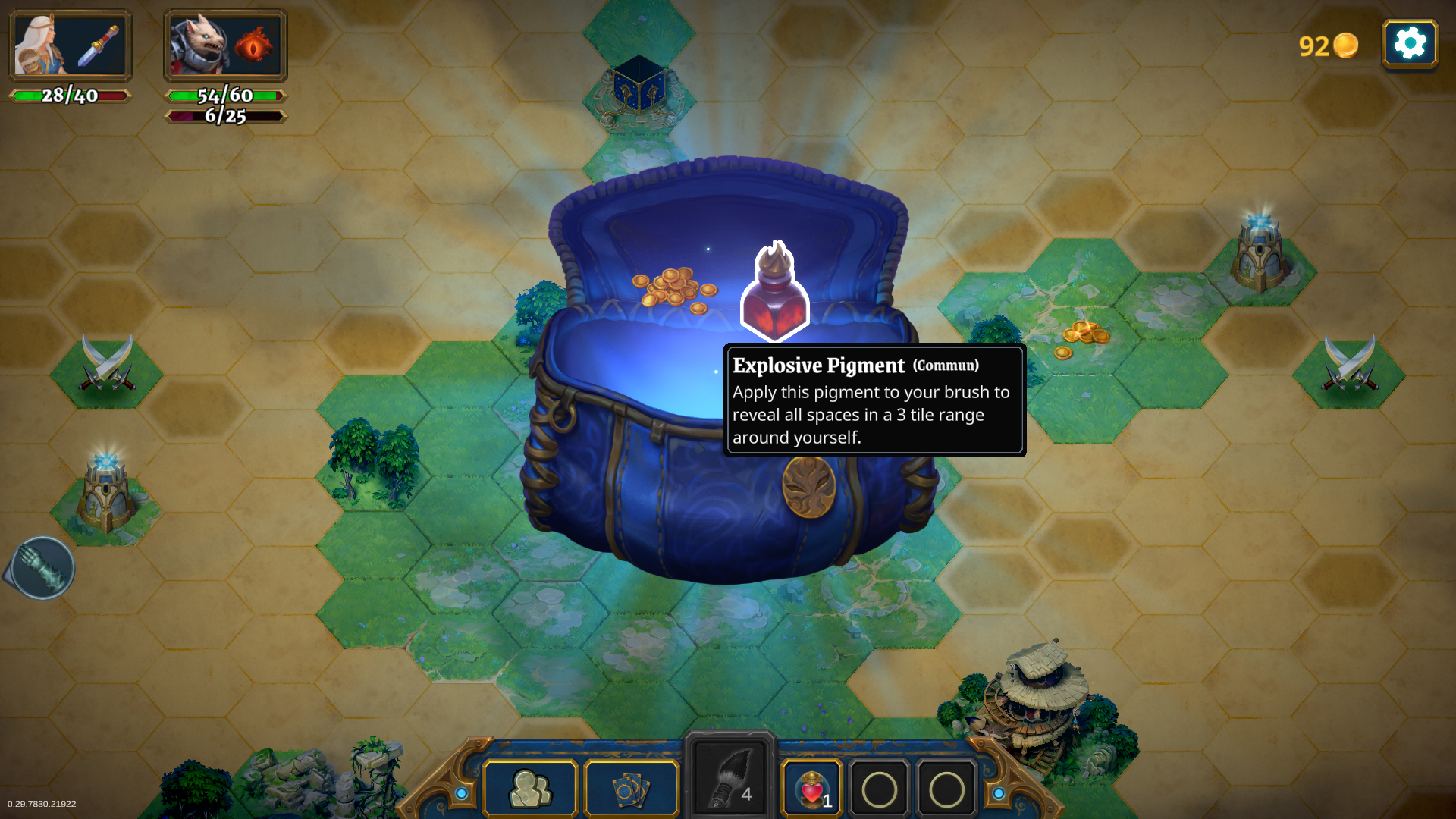The height and width of the screenshot is (819, 1456).
Task: Open the party members panel
Action: 531,789
